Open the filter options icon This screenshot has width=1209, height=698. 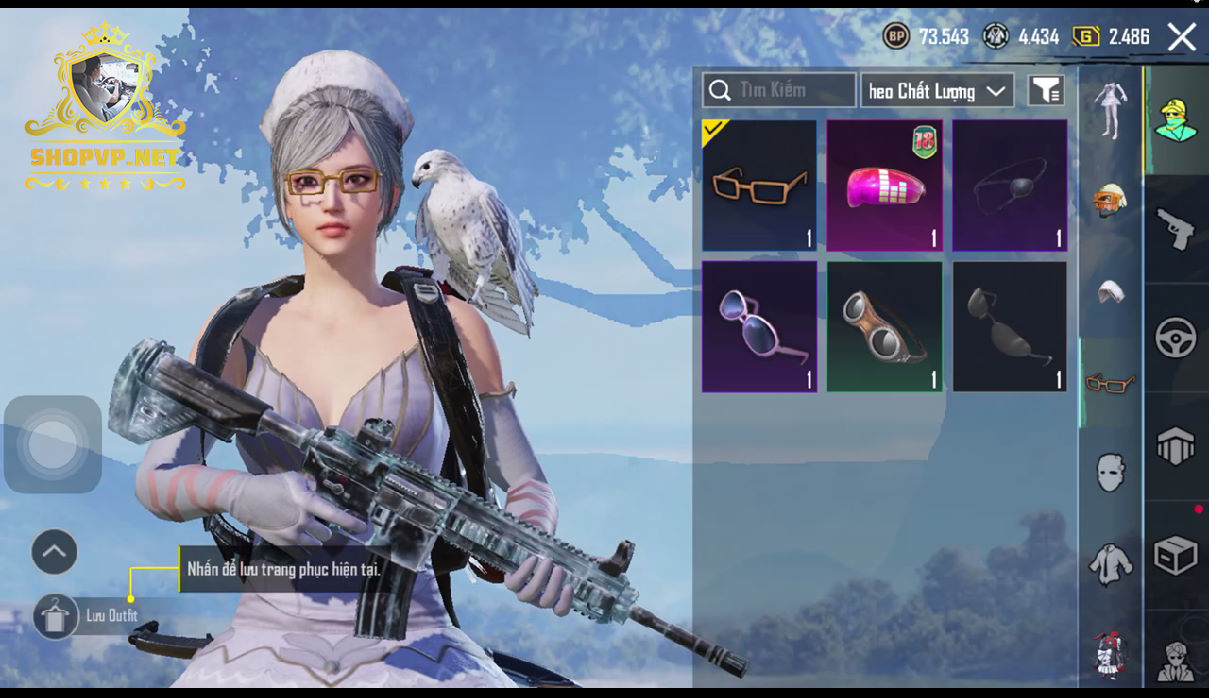(1046, 91)
